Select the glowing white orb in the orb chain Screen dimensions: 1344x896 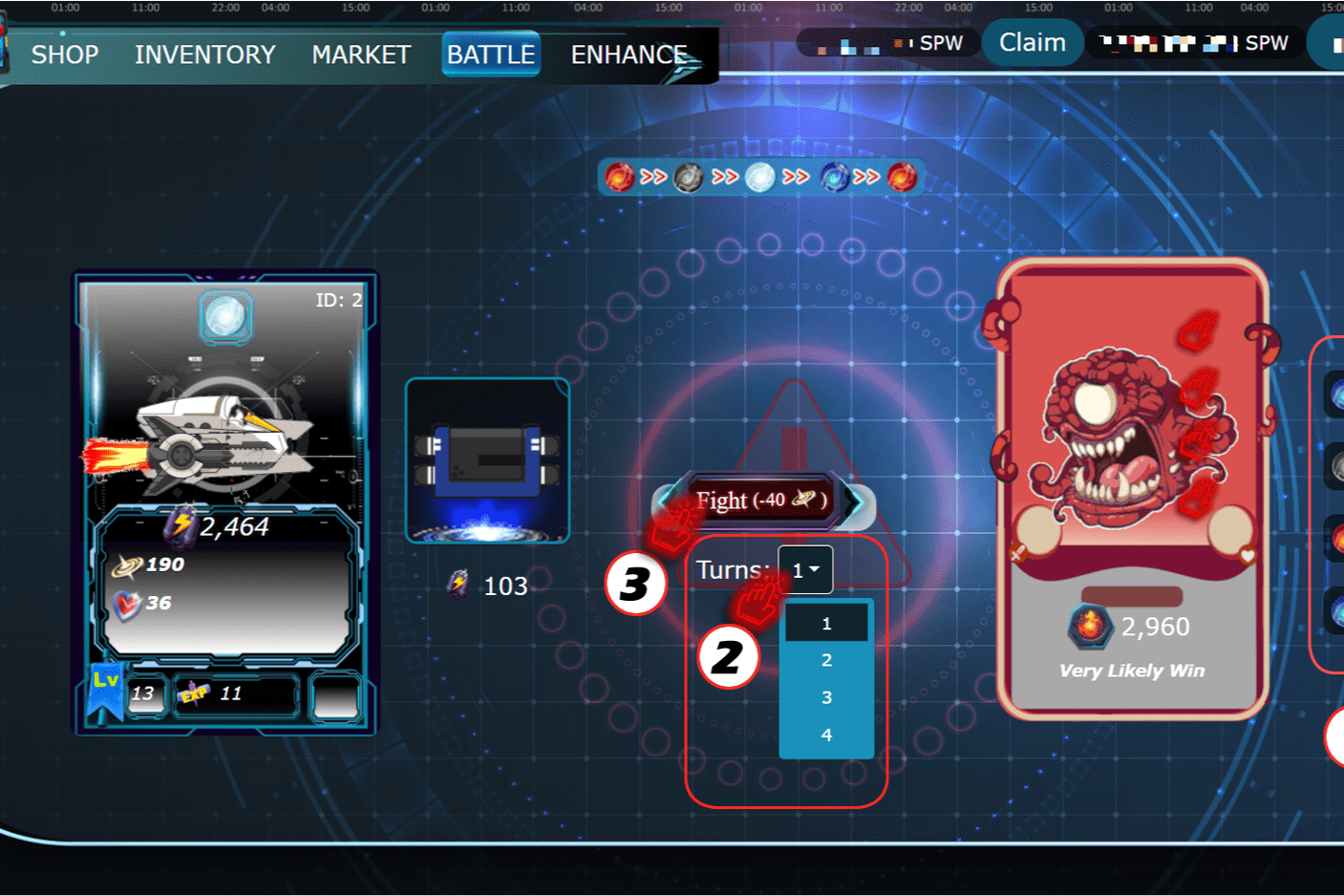[759, 177]
